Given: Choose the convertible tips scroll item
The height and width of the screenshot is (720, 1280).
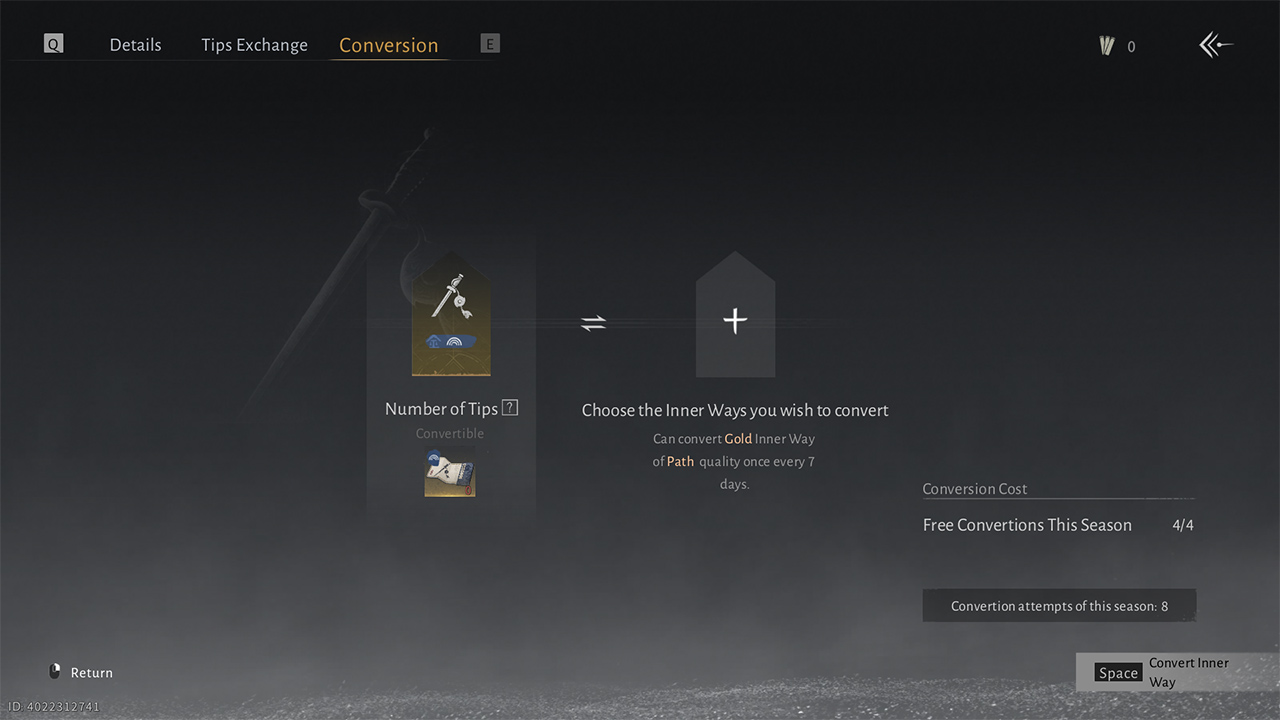Looking at the screenshot, I should click(450, 475).
